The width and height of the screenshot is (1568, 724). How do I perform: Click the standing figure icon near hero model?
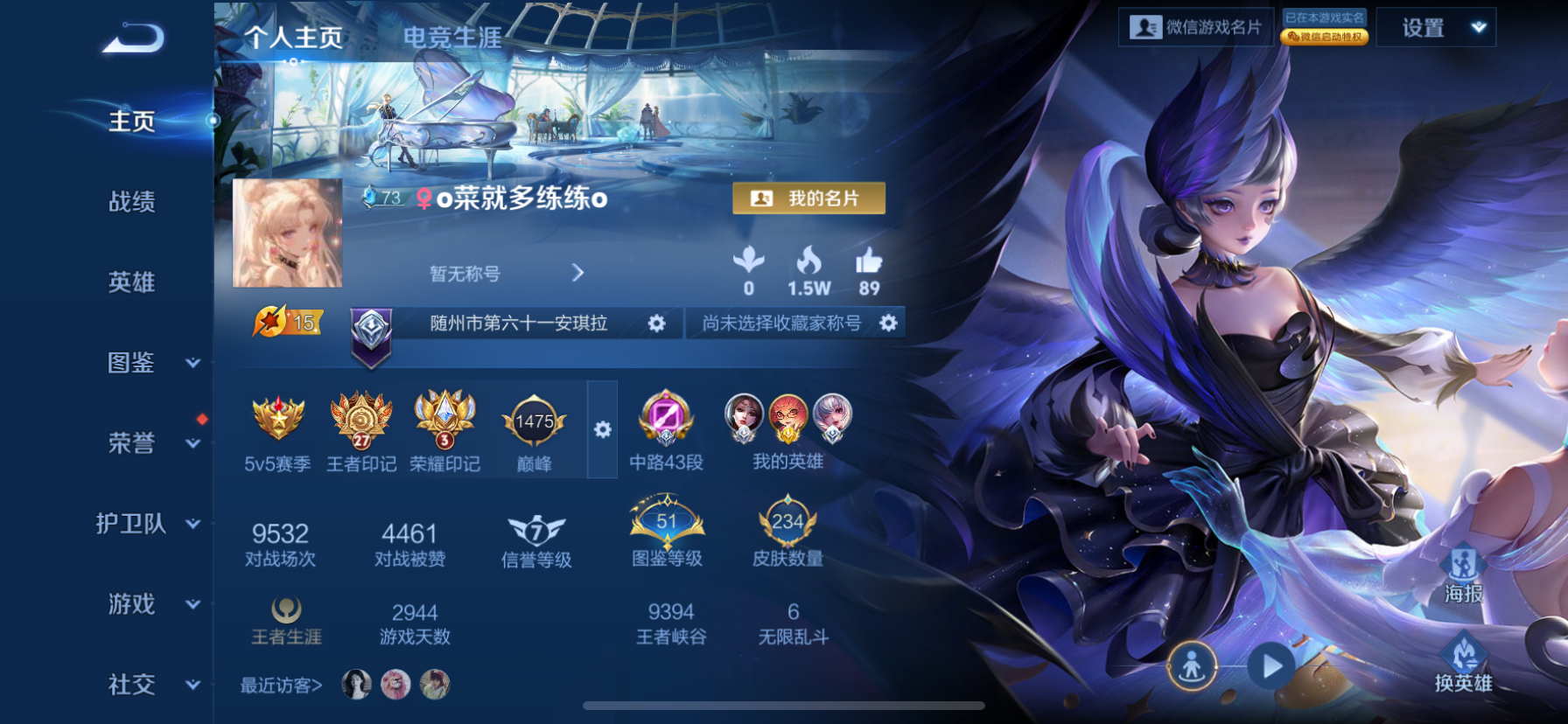1193,665
